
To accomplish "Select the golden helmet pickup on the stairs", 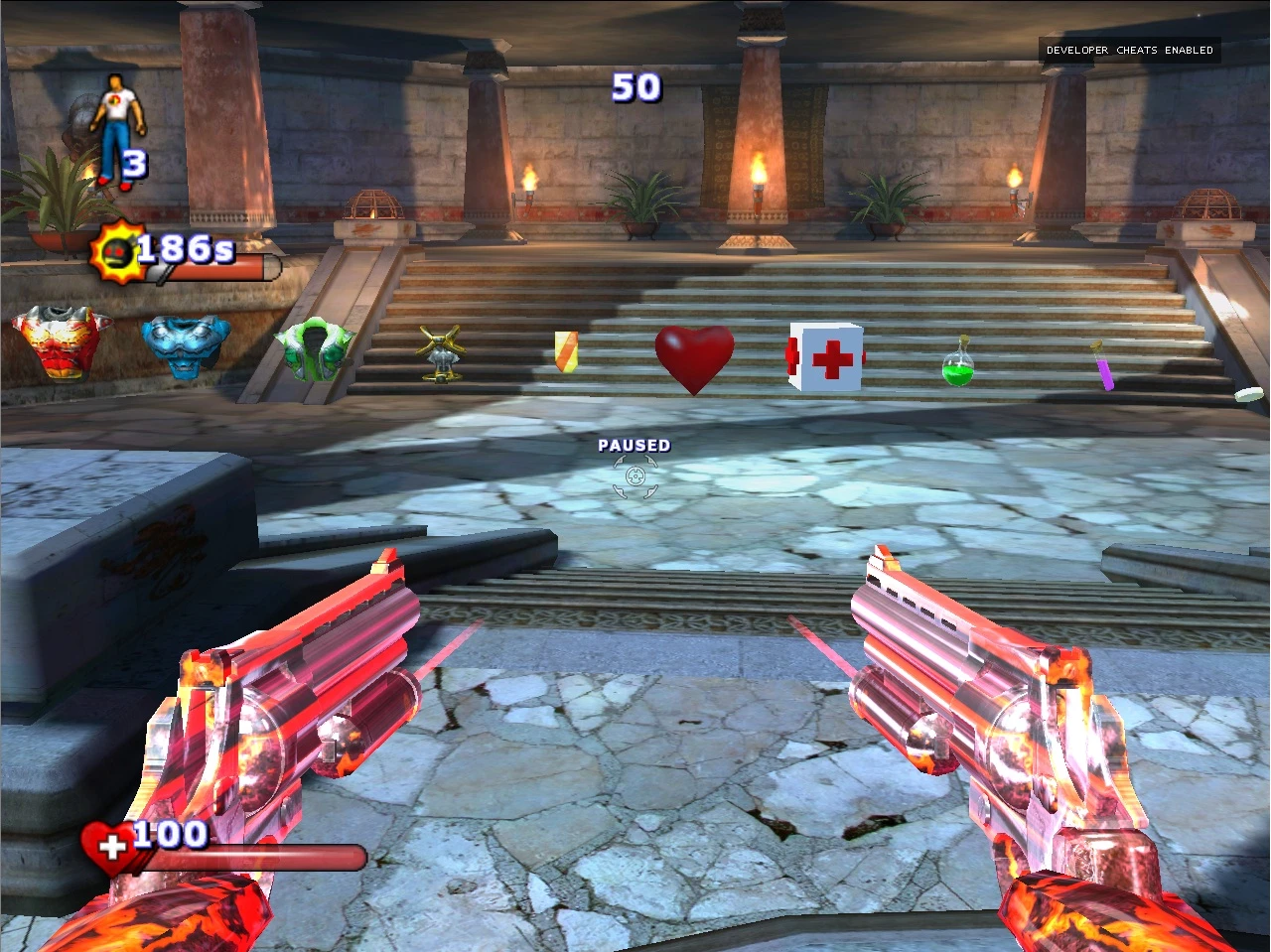I will coord(442,355).
